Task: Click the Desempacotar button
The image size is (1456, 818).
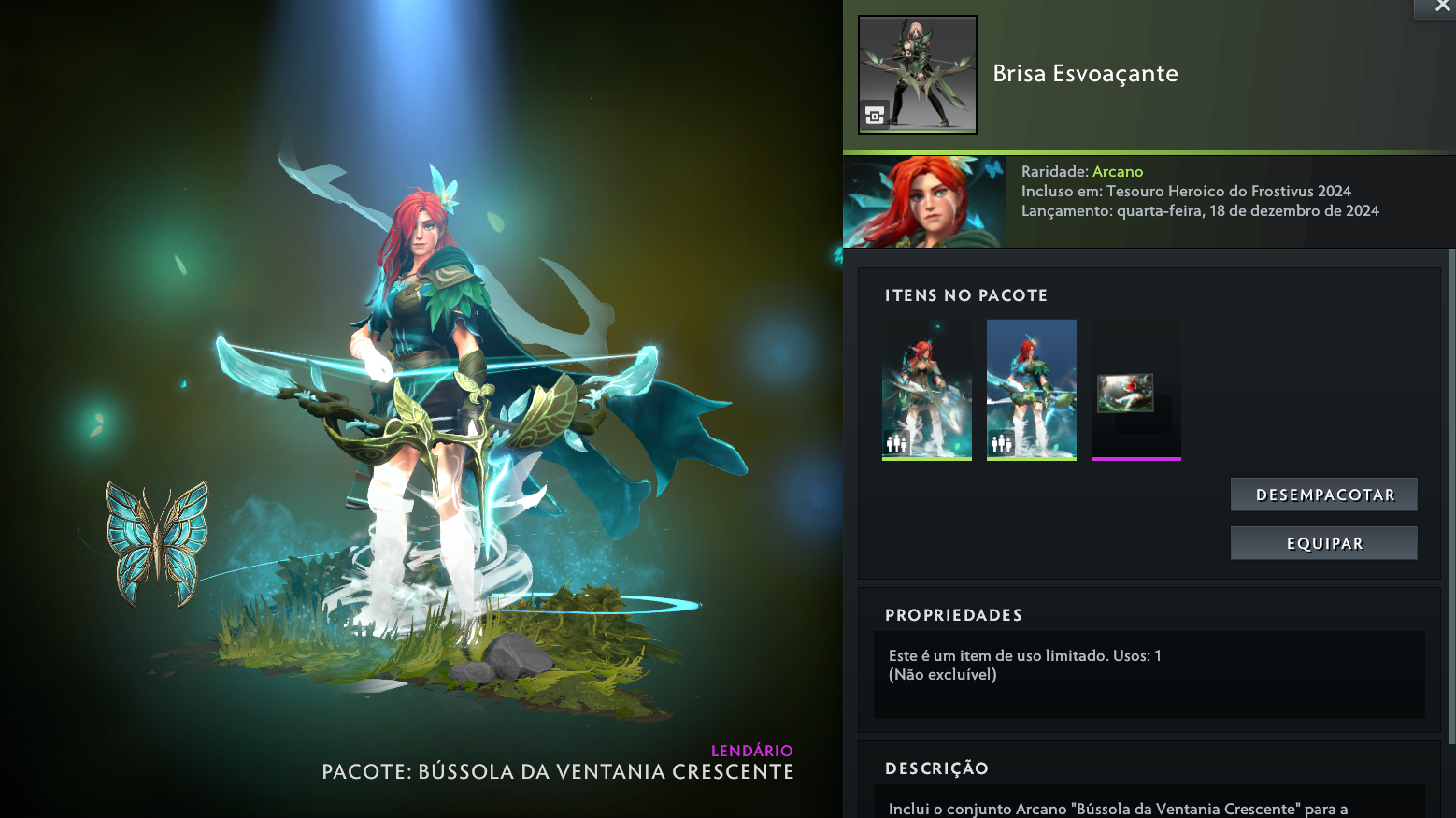Action: [1323, 495]
